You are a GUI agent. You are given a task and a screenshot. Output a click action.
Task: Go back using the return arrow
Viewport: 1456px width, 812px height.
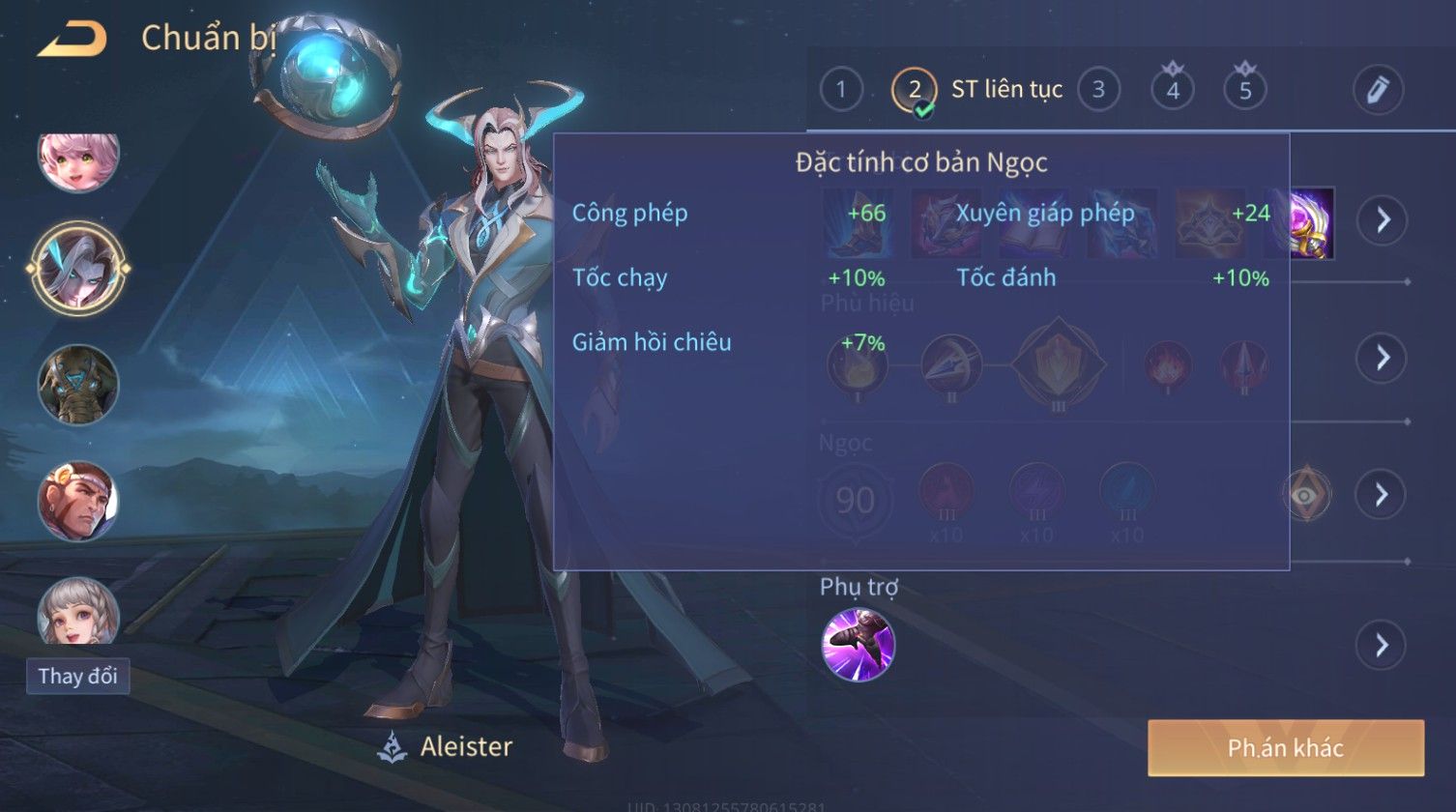pyautogui.click(x=73, y=39)
